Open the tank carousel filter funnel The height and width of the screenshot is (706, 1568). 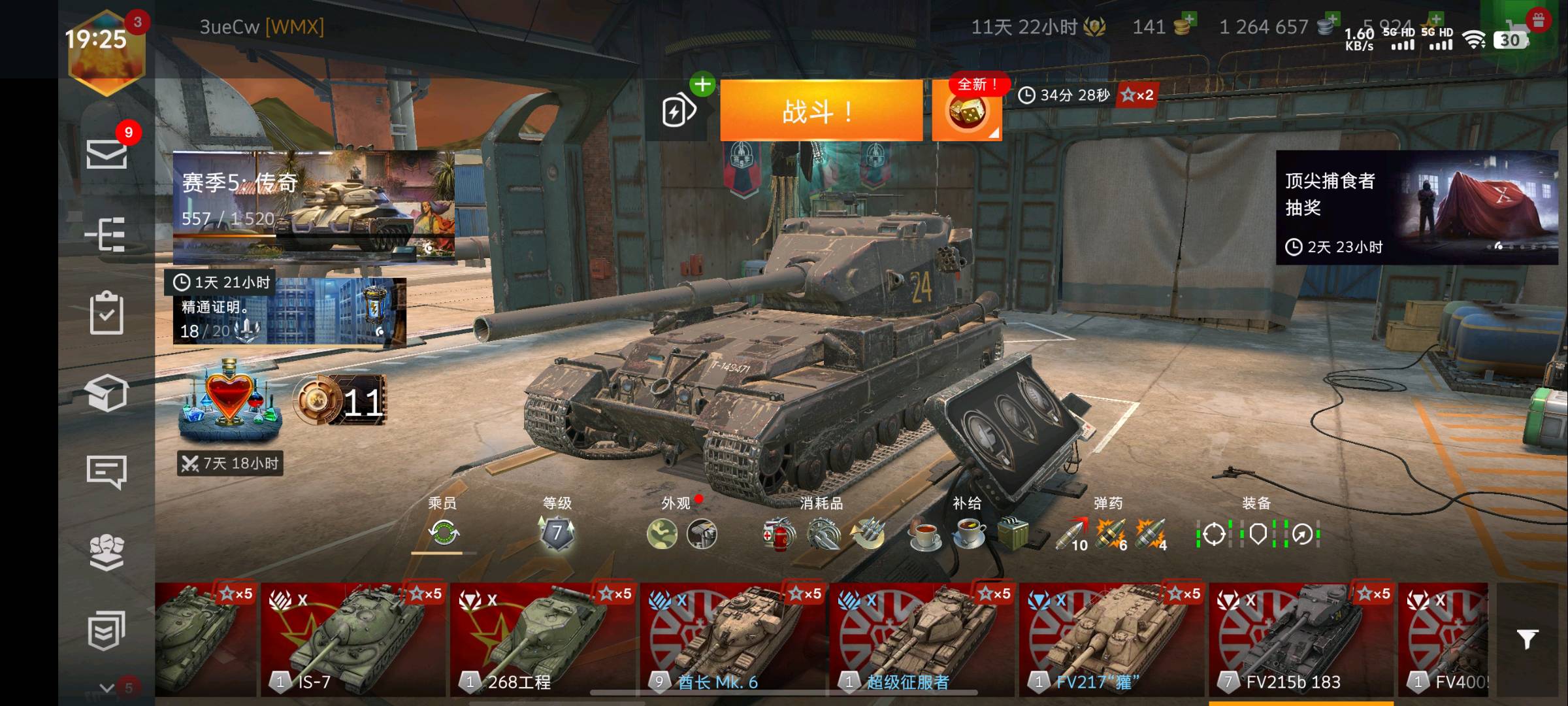(x=1527, y=639)
